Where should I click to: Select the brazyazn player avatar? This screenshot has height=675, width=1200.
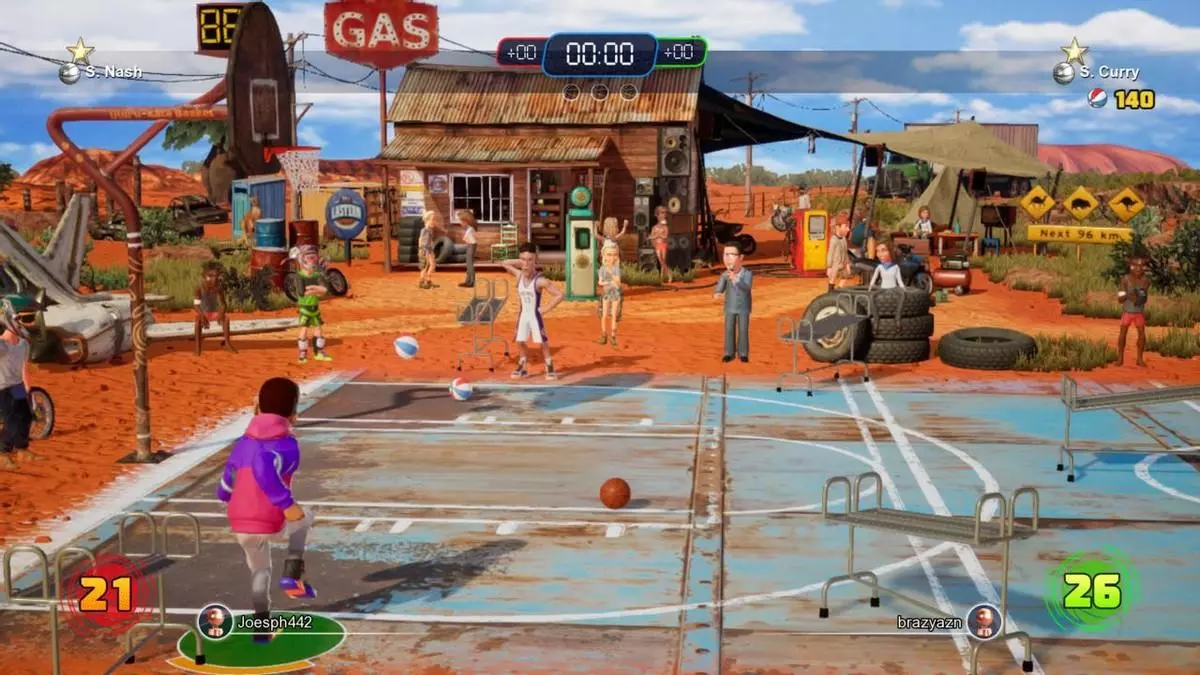pos(984,621)
